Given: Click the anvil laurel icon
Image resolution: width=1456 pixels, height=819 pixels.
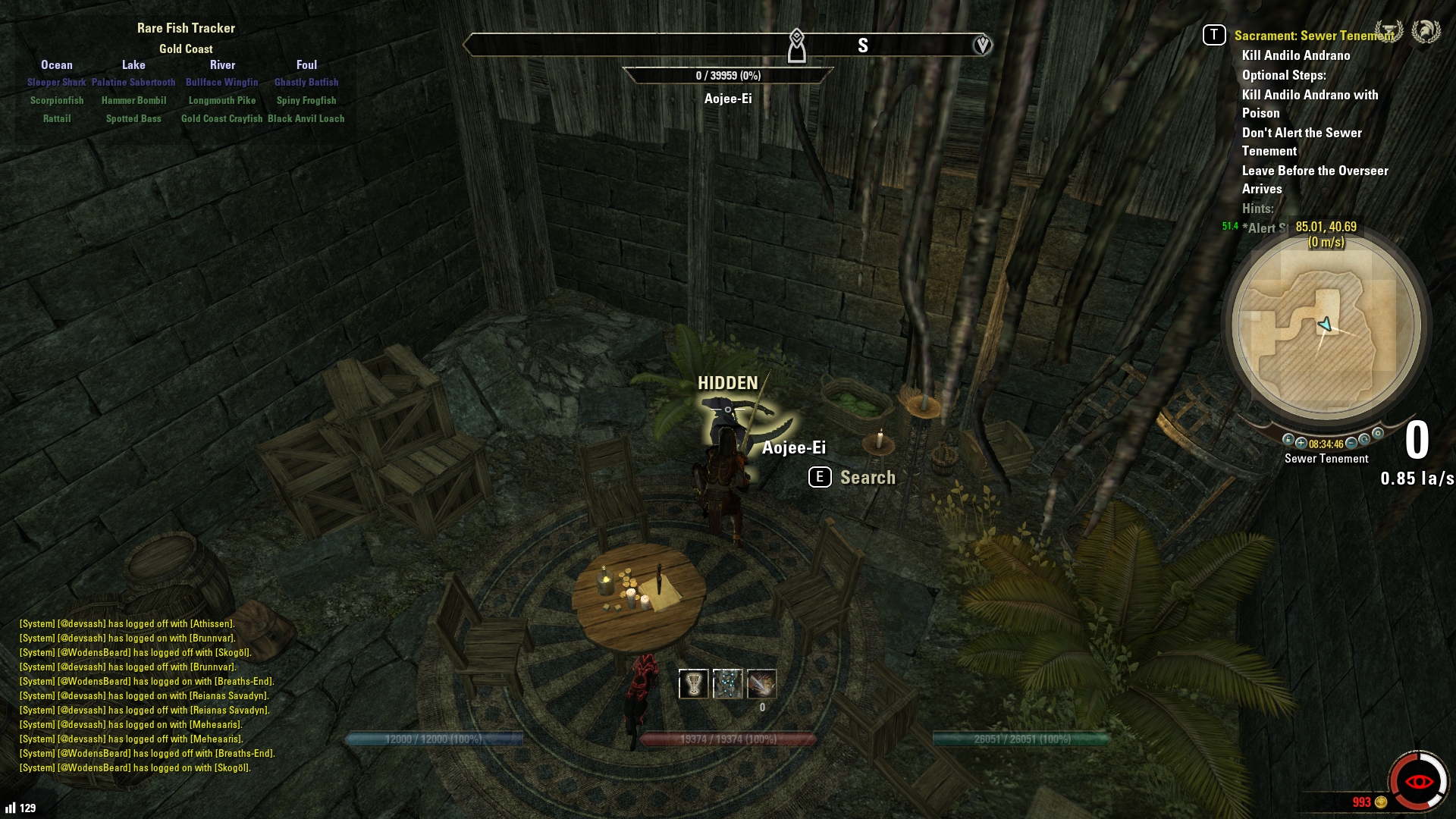Looking at the screenshot, I should (x=1389, y=32).
